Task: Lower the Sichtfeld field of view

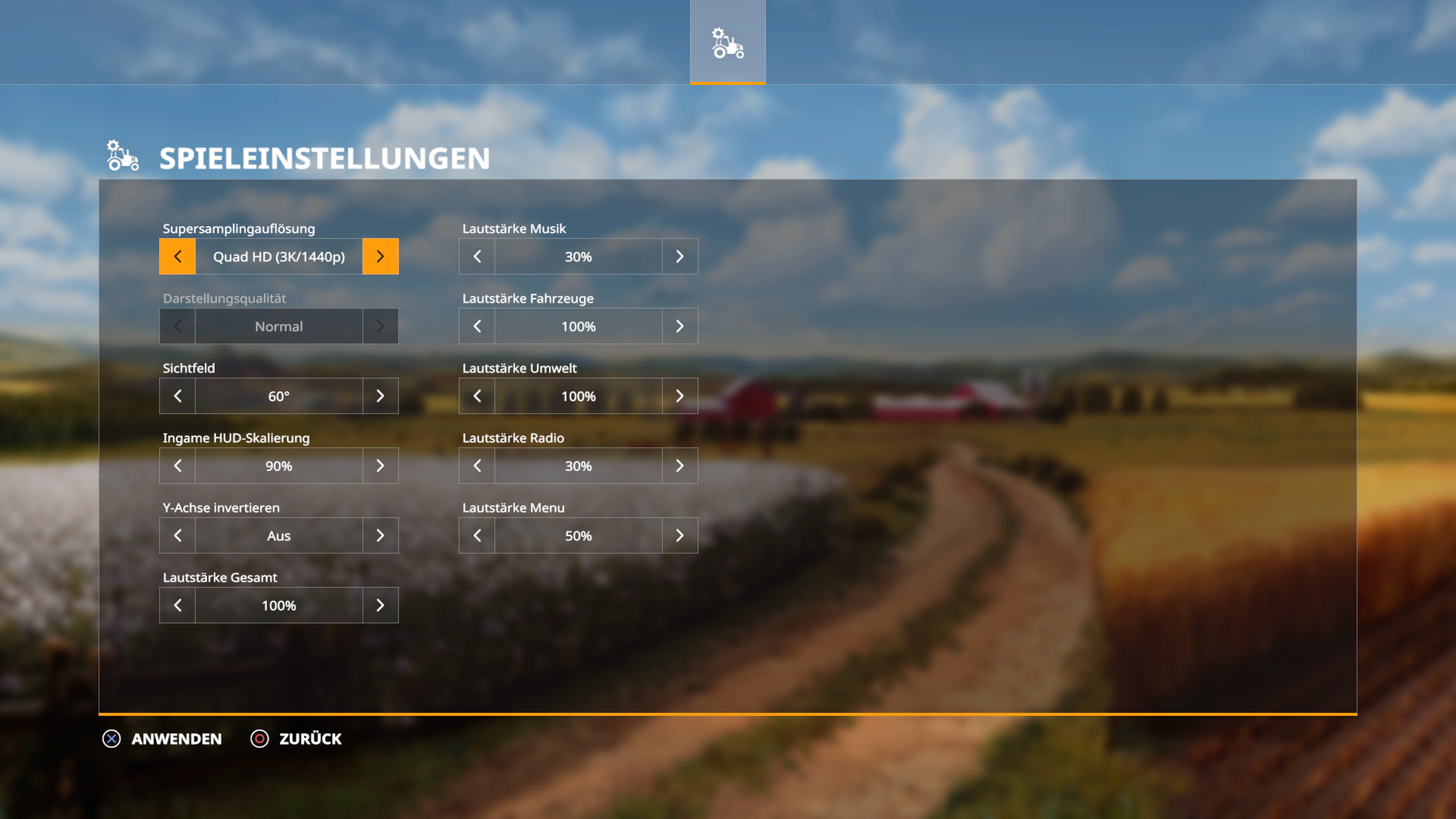Action: 177,396
